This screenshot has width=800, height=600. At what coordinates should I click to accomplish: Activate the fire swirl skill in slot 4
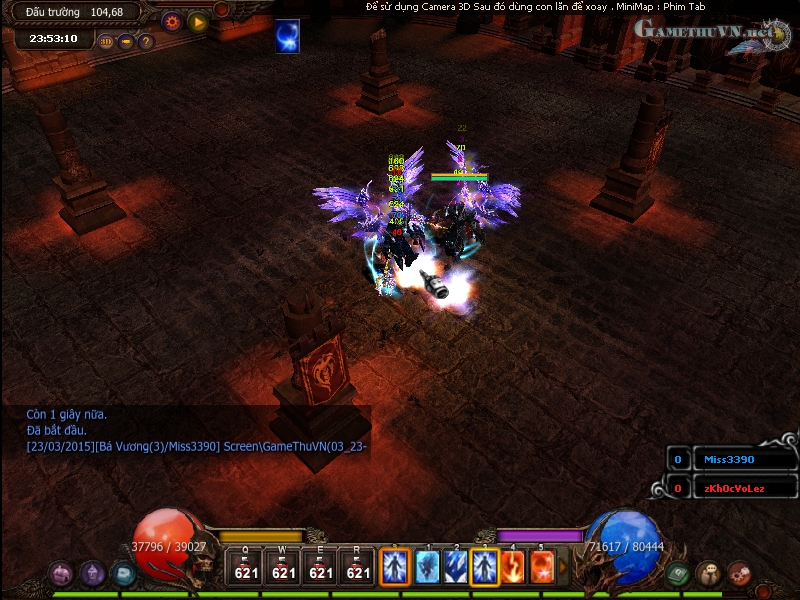click(513, 567)
